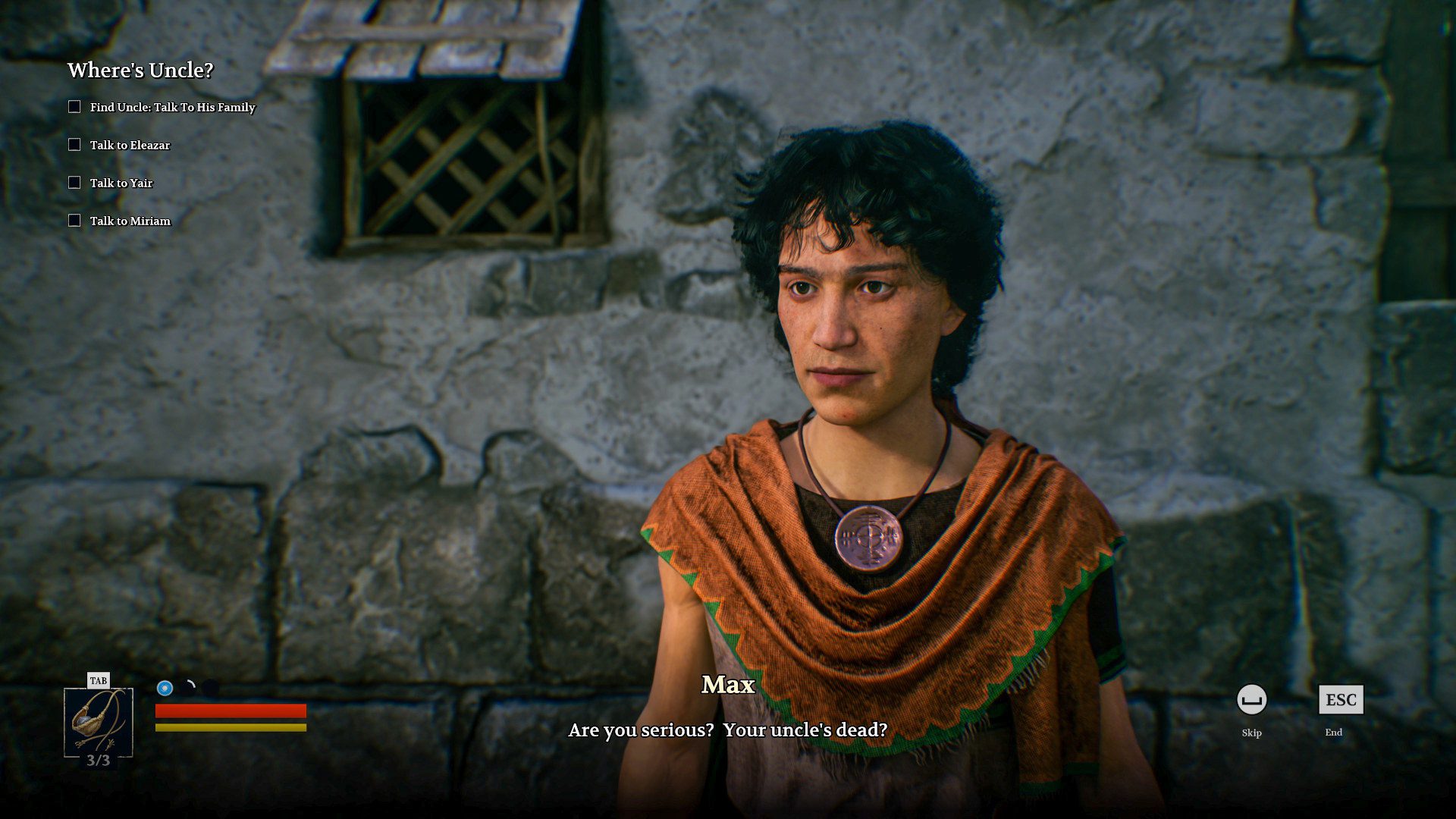Click the "Talk to Eleazar" objective
The width and height of the screenshot is (1456, 819).
pyautogui.click(x=130, y=146)
